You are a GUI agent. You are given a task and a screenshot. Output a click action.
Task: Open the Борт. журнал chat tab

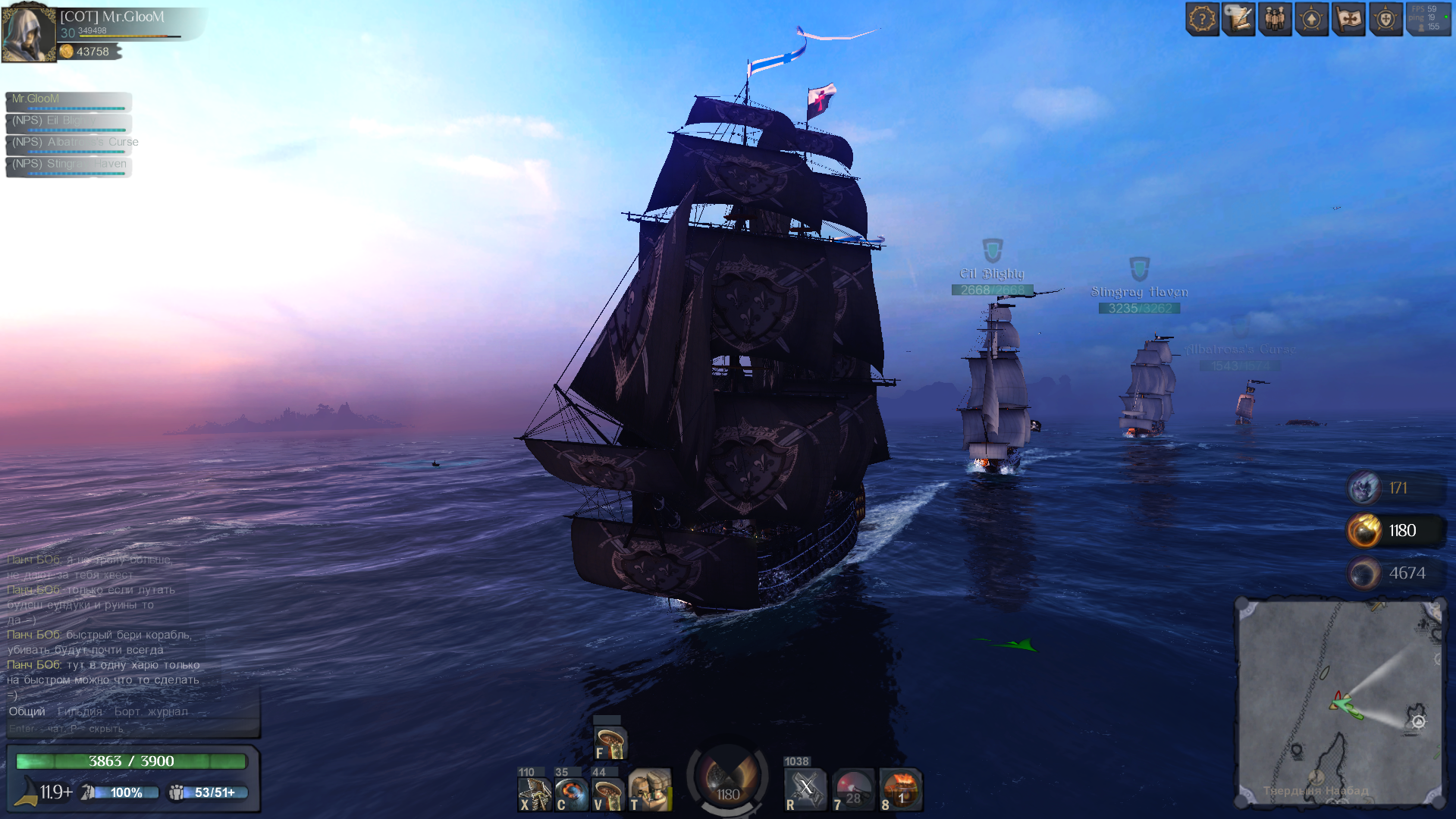[x=151, y=711]
